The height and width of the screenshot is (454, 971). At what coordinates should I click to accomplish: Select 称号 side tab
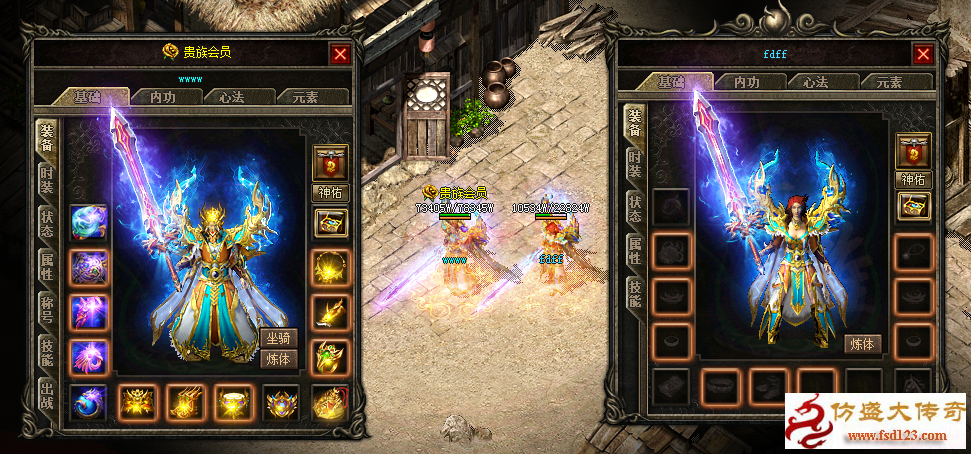pyautogui.click(x=46, y=306)
